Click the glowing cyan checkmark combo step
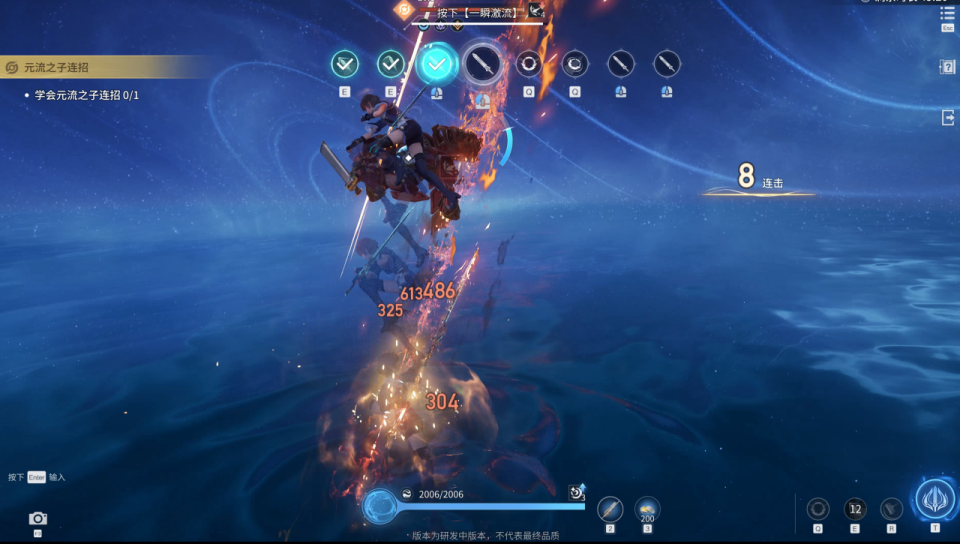 coord(436,64)
